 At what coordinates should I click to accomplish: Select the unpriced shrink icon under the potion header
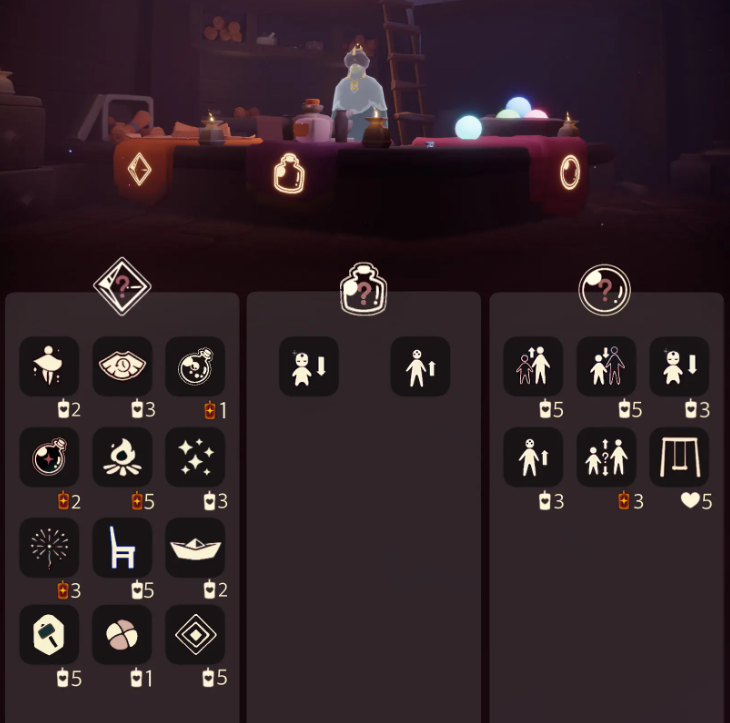[x=309, y=367]
